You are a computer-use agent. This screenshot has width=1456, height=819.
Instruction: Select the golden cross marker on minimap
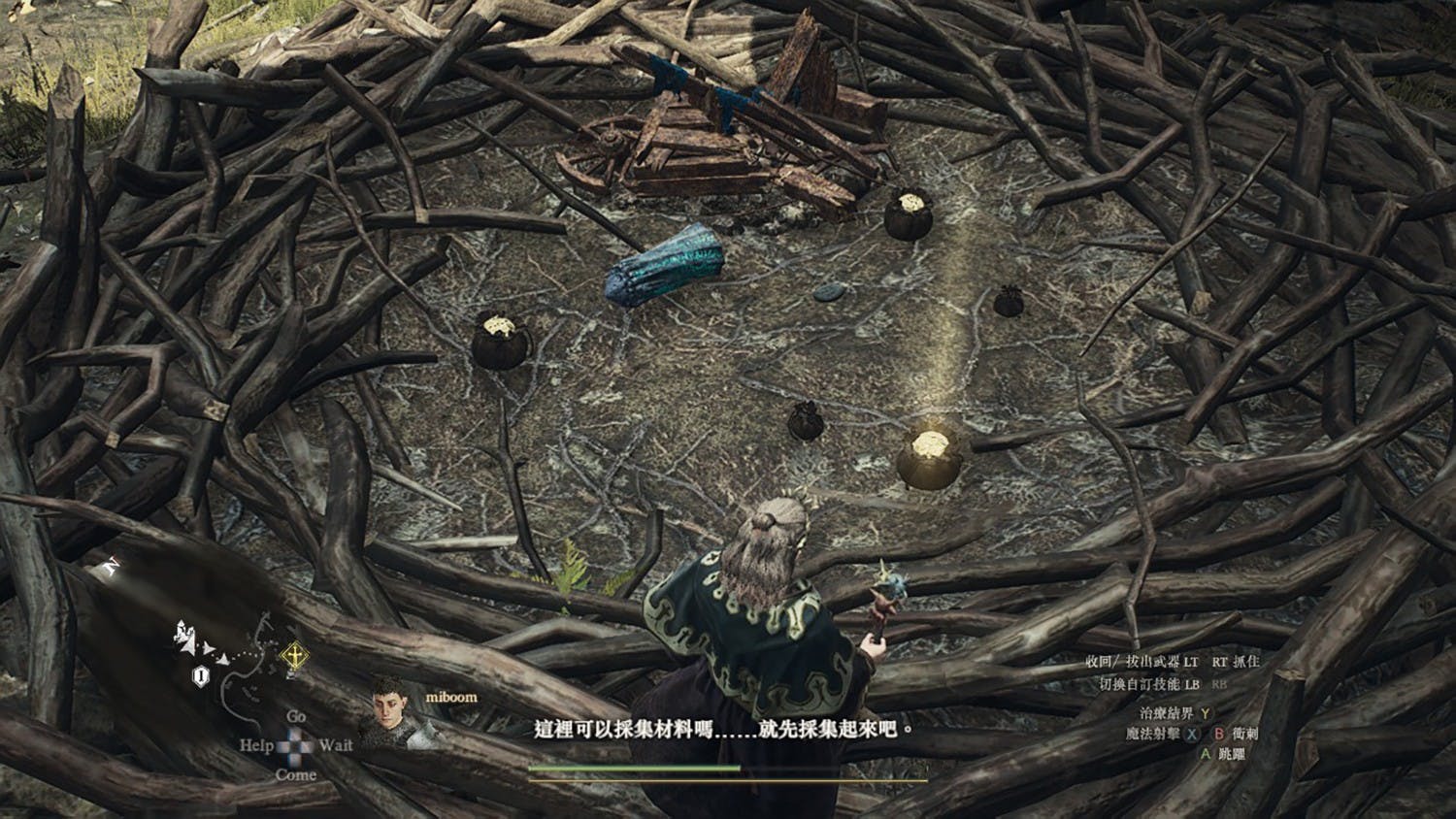coord(292,657)
